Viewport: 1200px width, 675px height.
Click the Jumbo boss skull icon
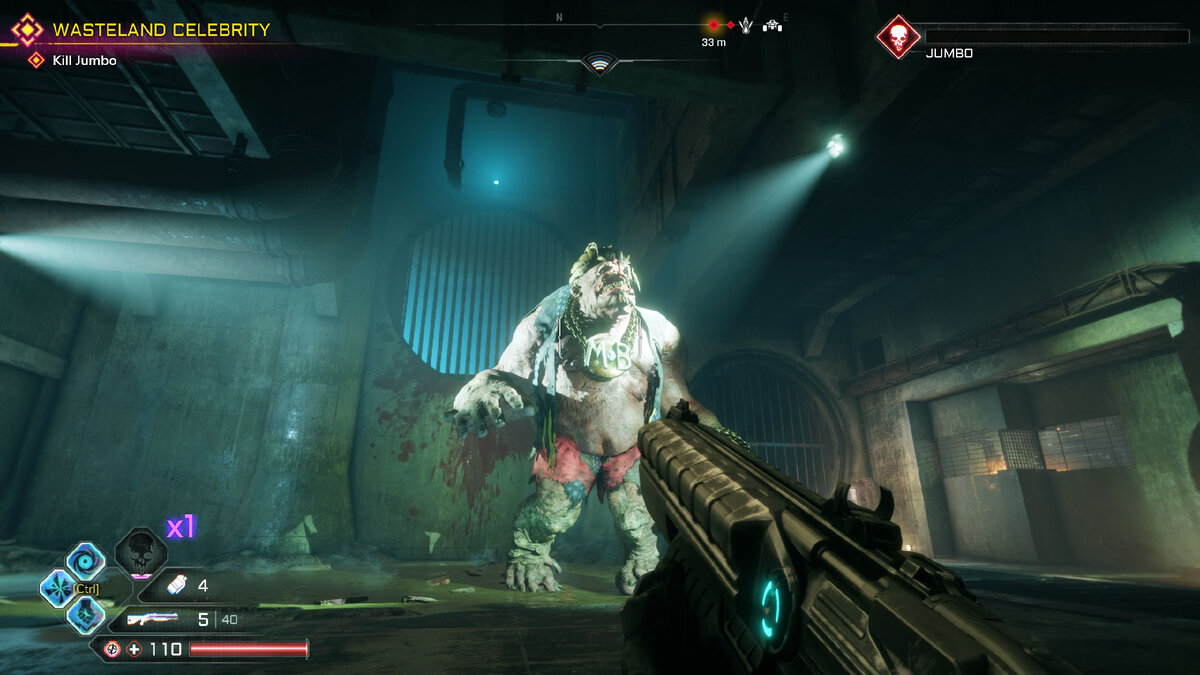[897, 37]
